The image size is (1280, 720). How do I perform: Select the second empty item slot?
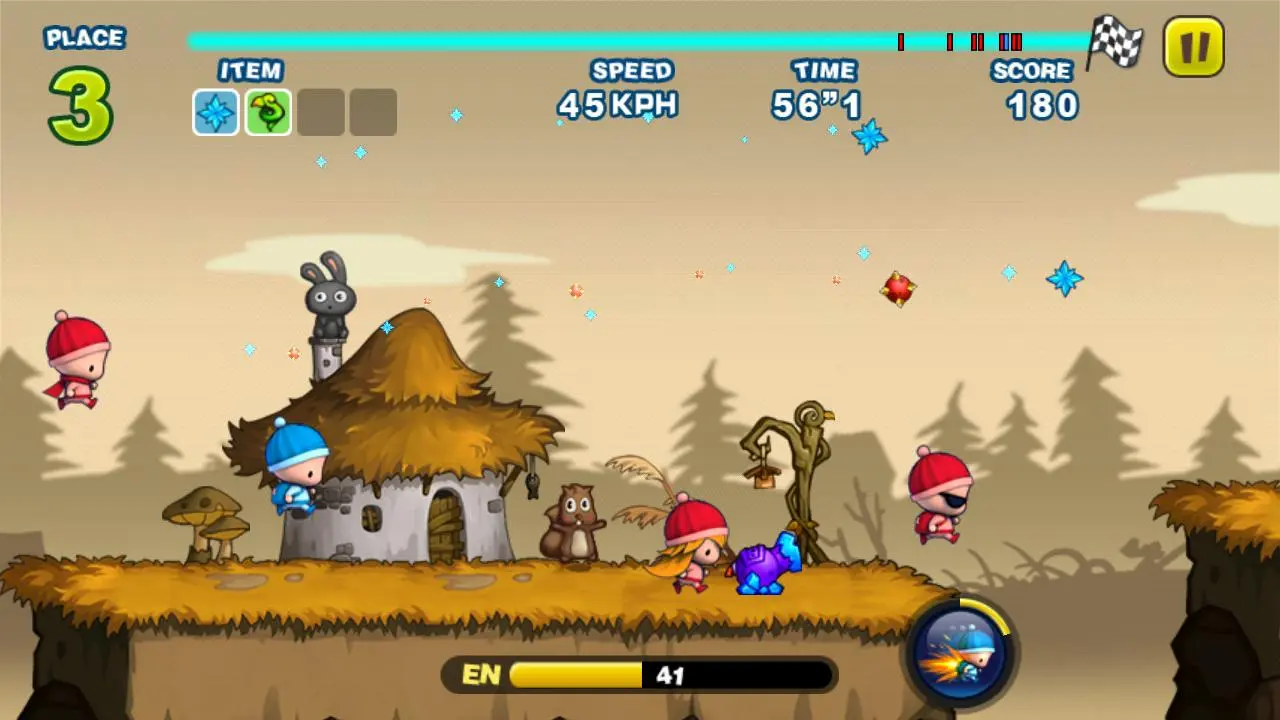[372, 111]
